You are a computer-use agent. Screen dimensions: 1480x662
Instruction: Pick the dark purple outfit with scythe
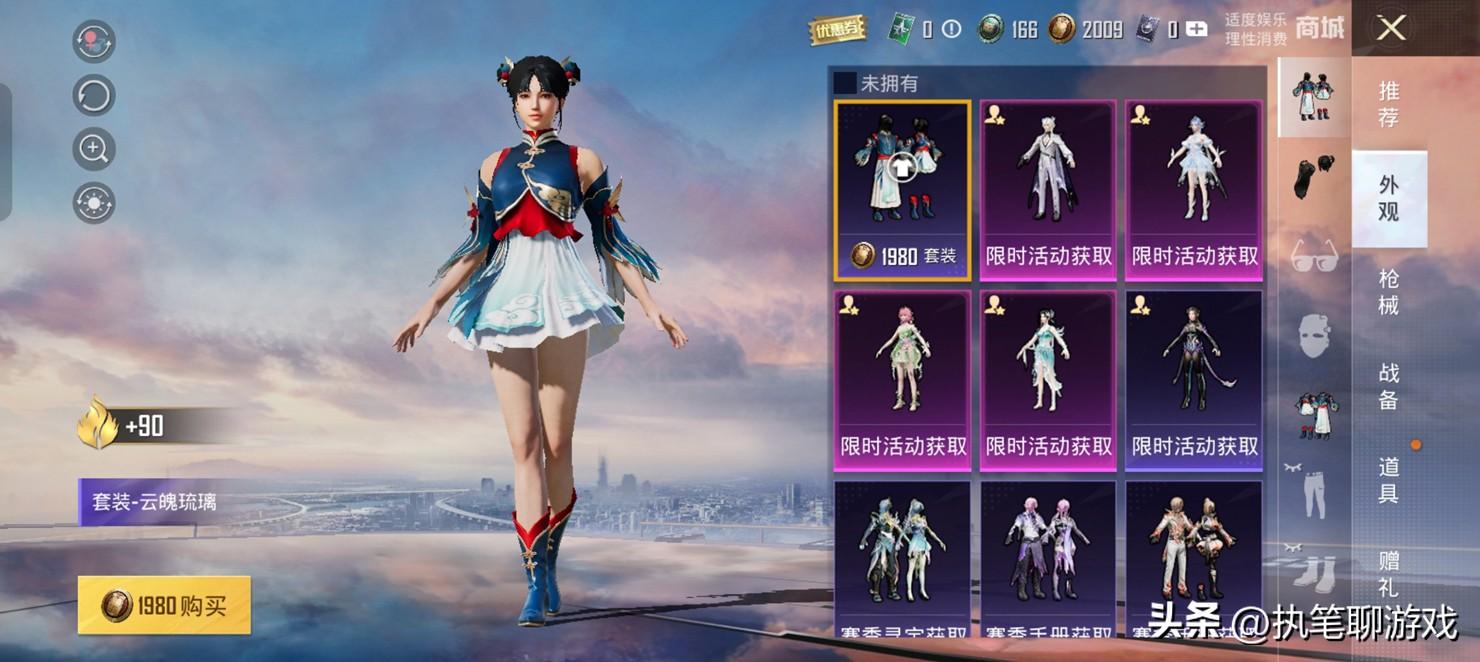(x=1194, y=380)
